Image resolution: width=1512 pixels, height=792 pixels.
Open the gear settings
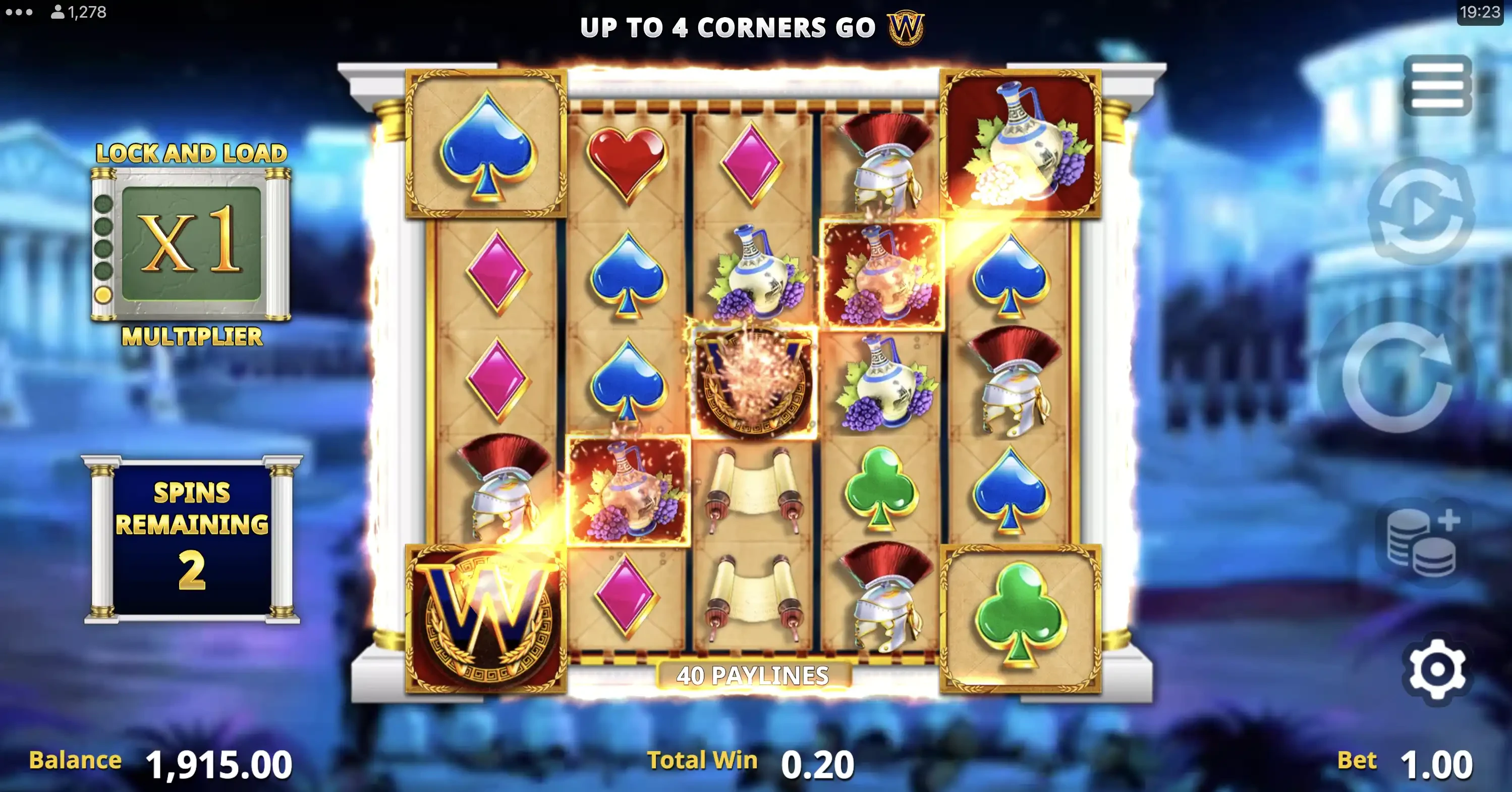click(1436, 669)
